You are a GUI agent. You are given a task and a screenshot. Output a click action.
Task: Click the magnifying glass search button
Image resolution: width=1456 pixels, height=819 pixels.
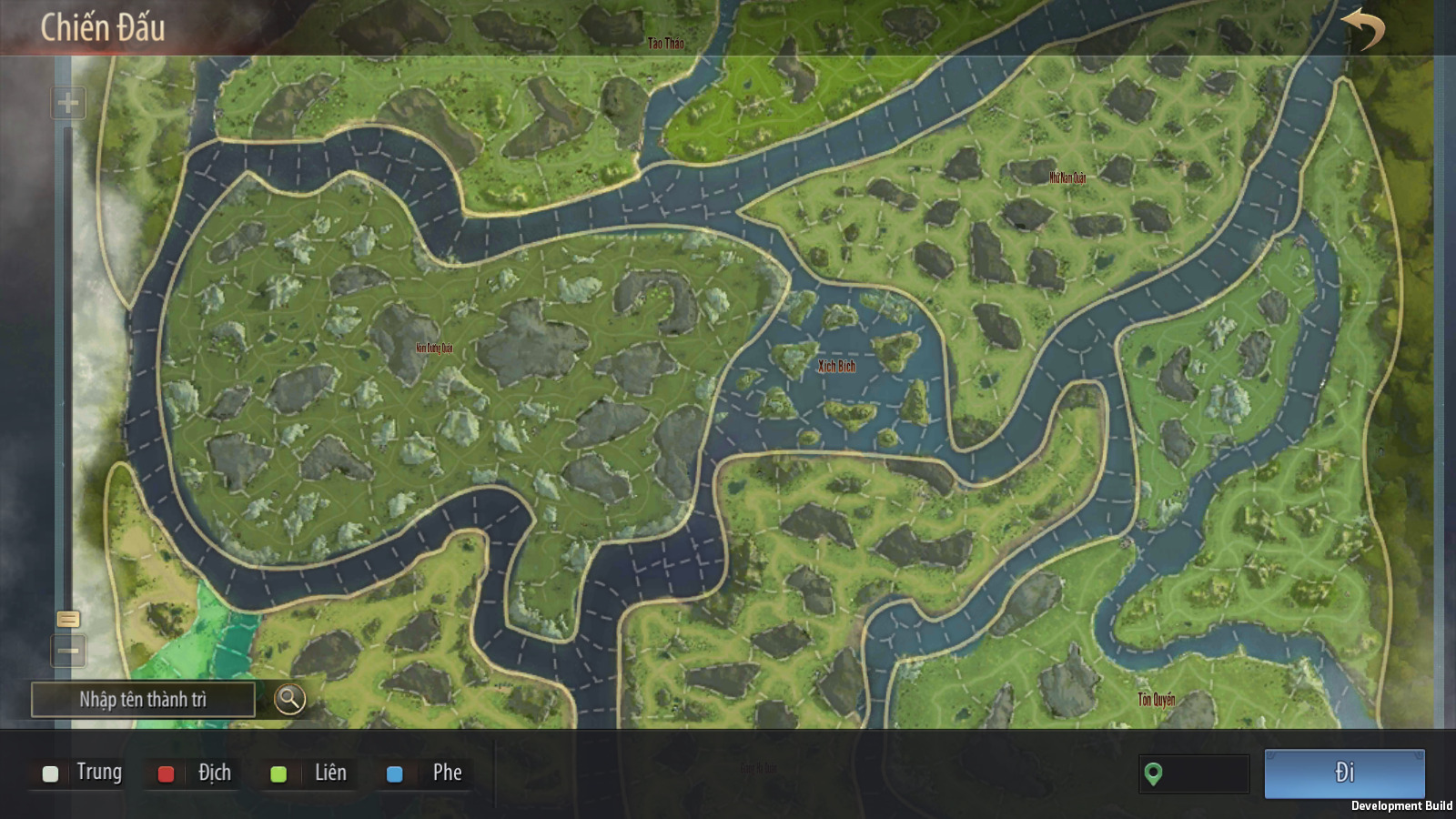[x=289, y=699]
